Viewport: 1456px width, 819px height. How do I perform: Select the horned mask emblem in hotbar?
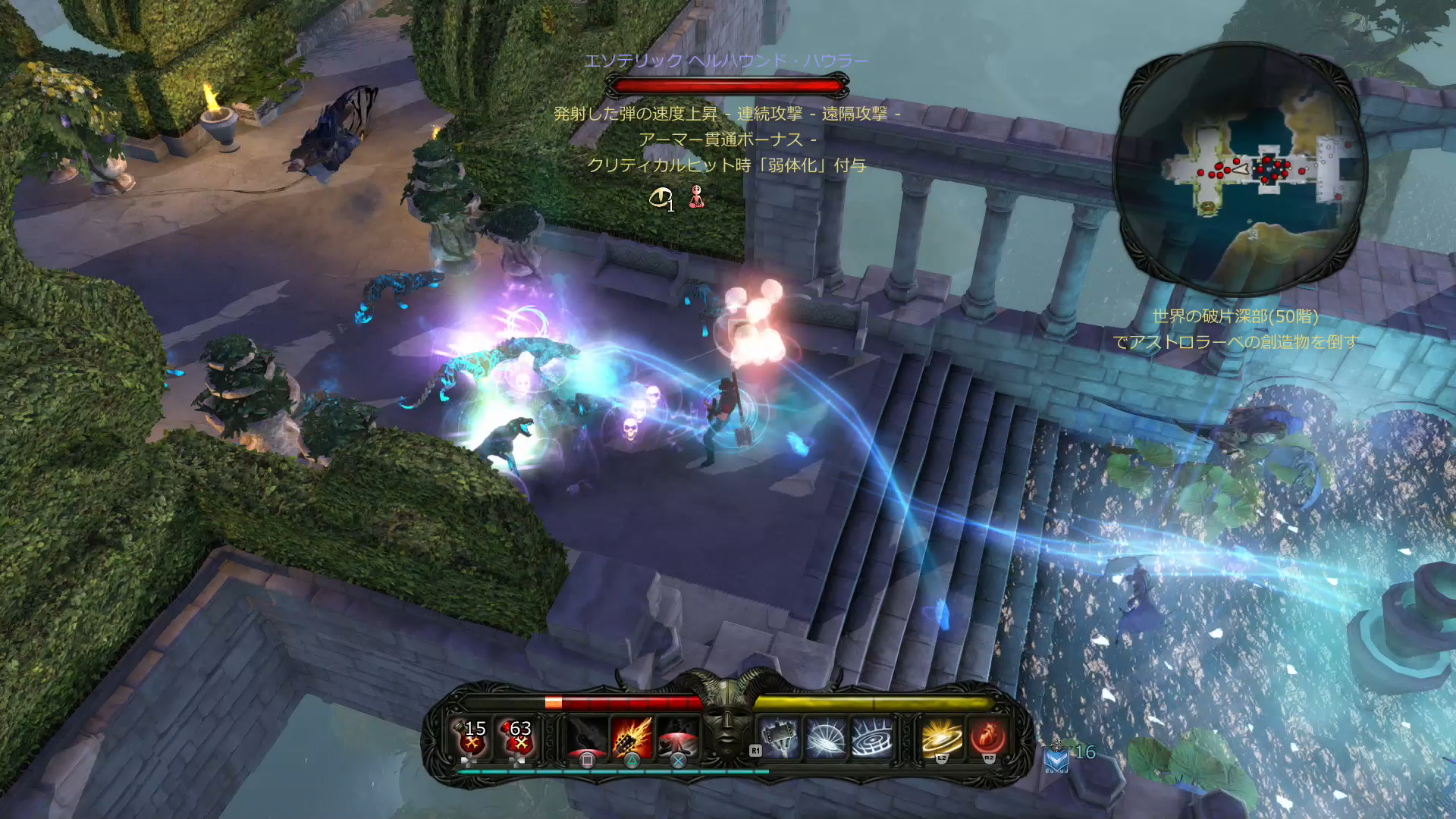pyautogui.click(x=726, y=720)
